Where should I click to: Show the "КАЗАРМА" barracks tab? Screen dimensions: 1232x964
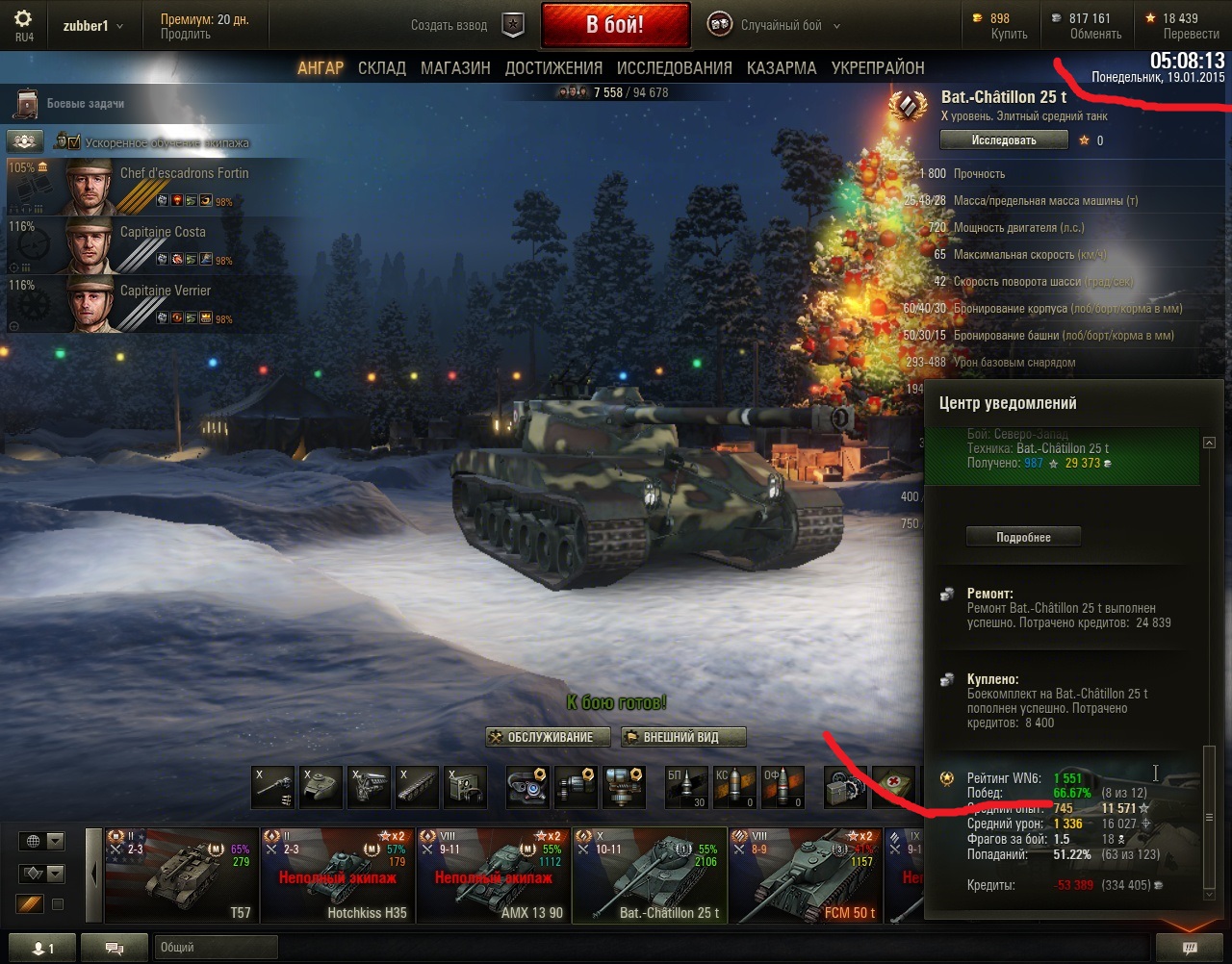pyautogui.click(x=782, y=68)
